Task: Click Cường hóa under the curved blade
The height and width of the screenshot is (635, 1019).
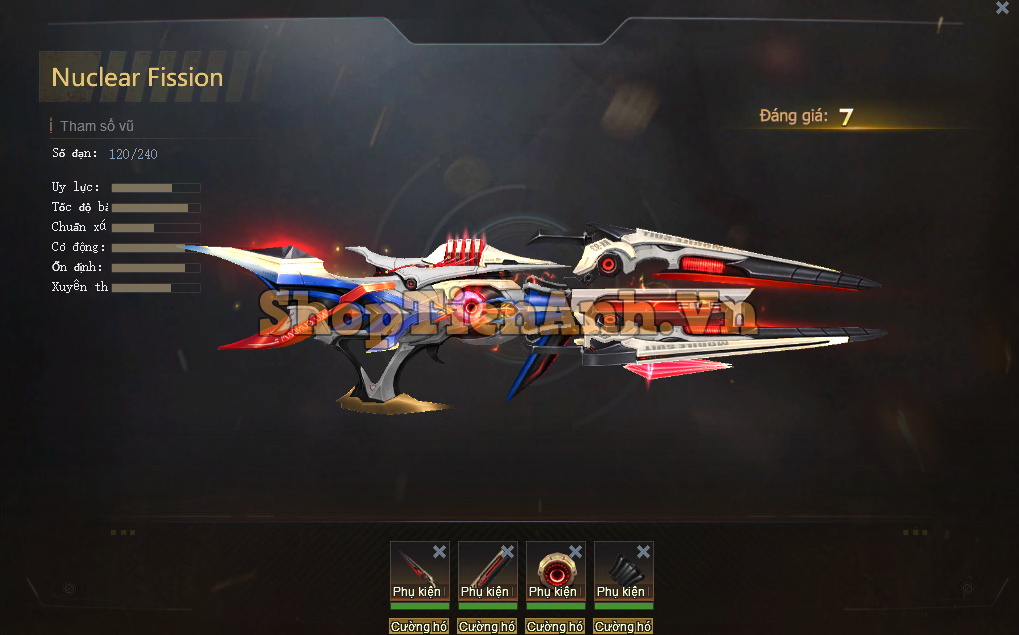Action: (x=419, y=627)
